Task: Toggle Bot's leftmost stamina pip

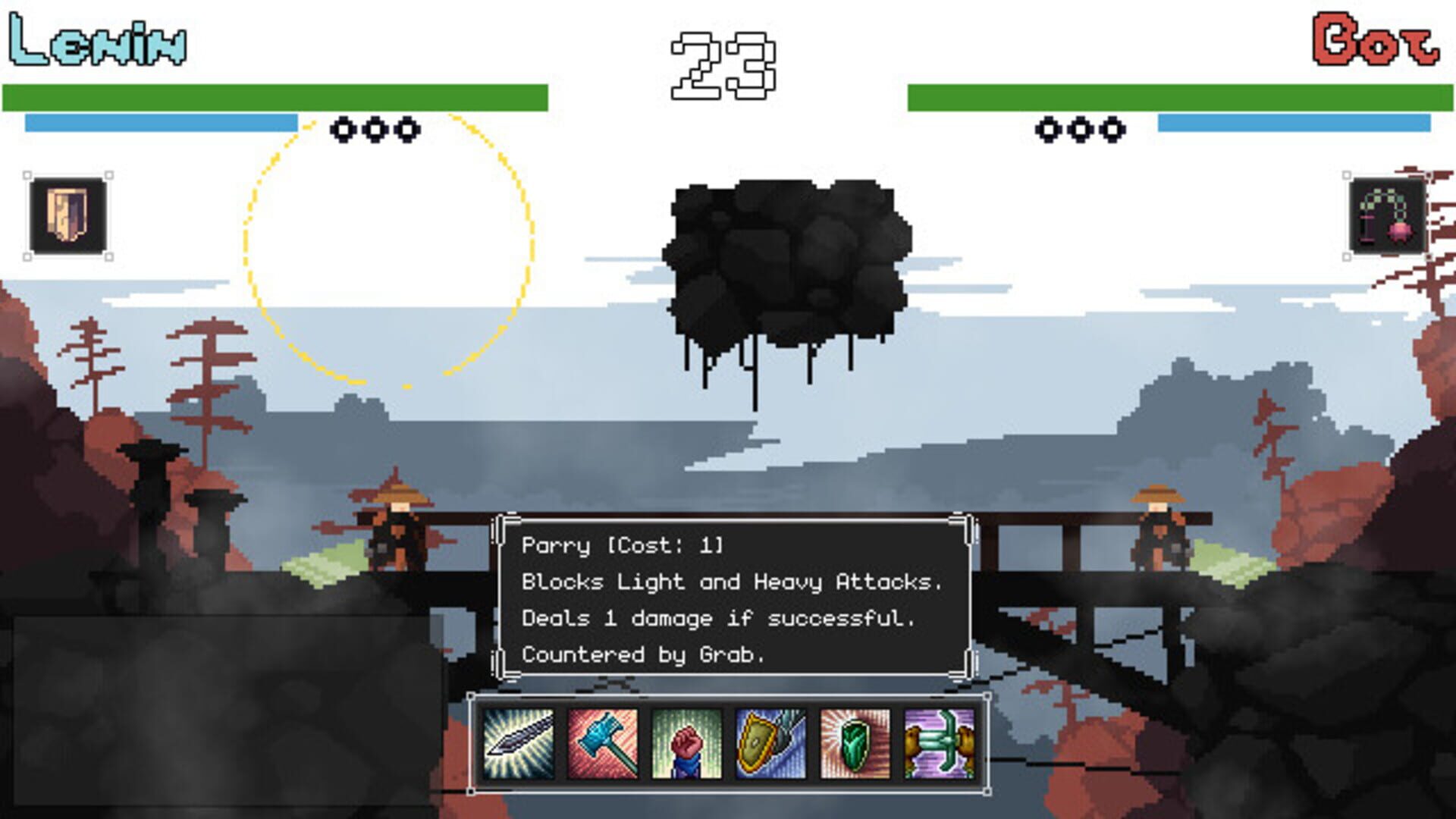Action: pyautogui.click(x=1050, y=129)
